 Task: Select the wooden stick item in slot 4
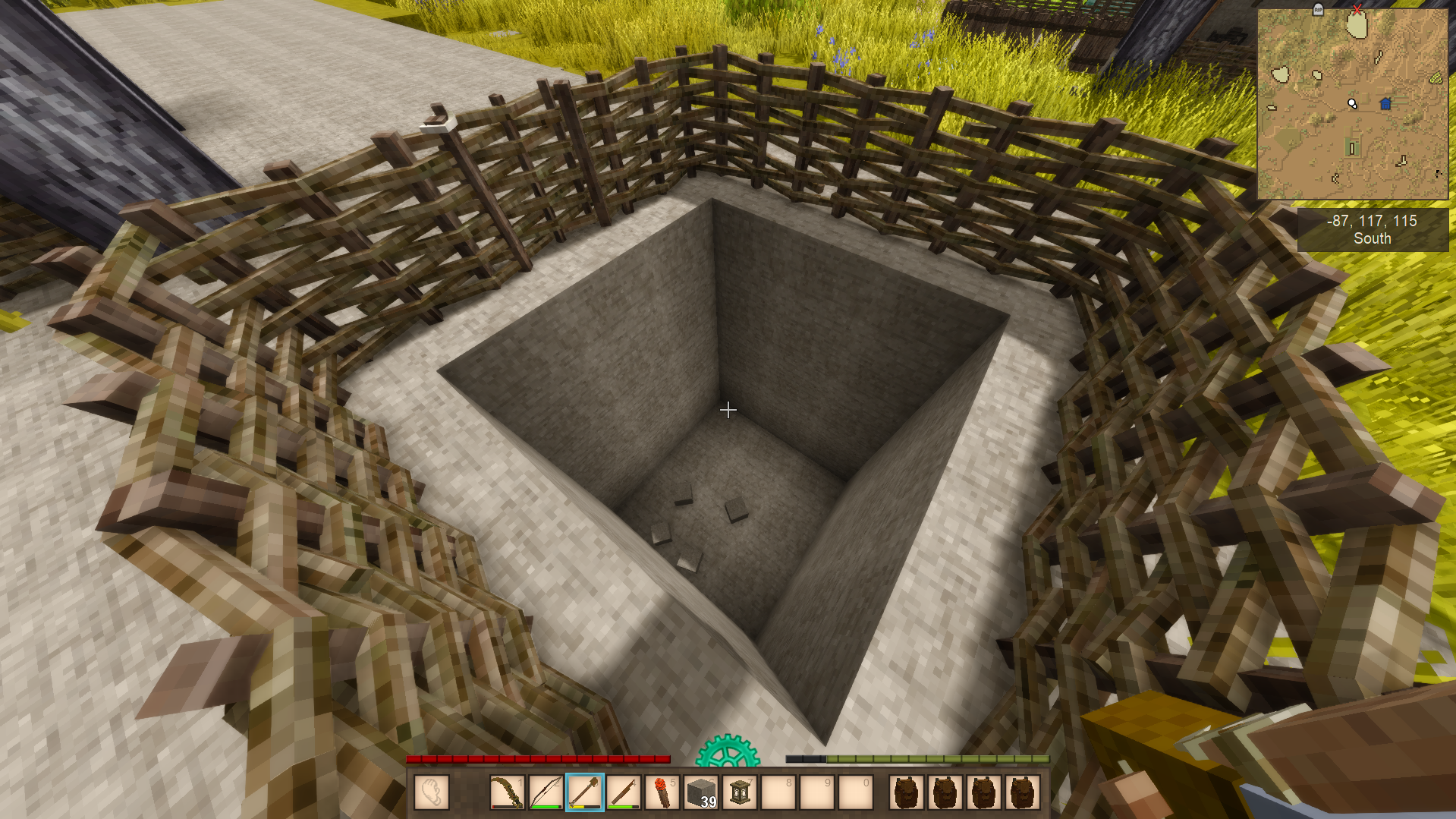tap(624, 793)
